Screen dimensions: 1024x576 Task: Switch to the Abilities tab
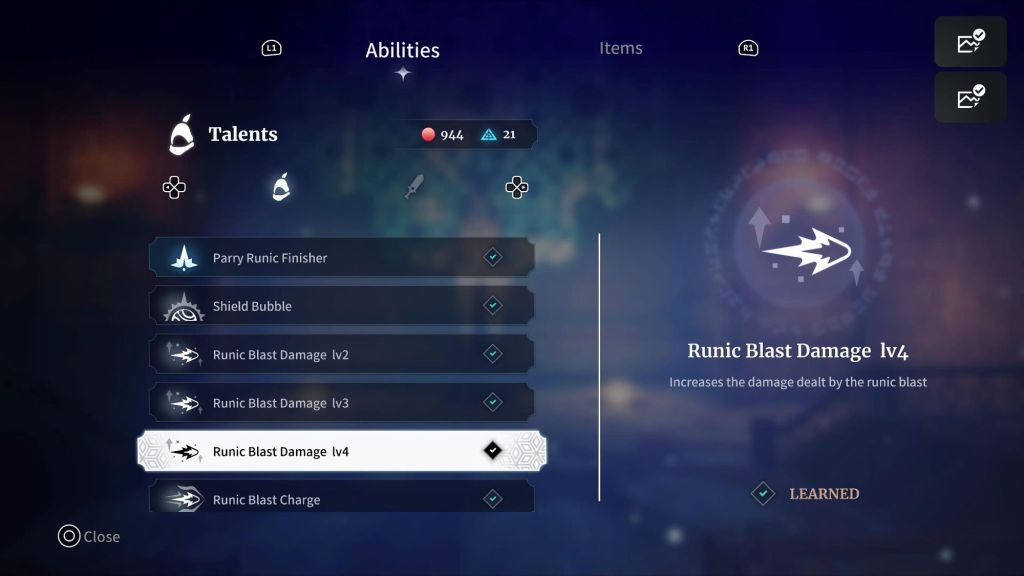[402, 50]
